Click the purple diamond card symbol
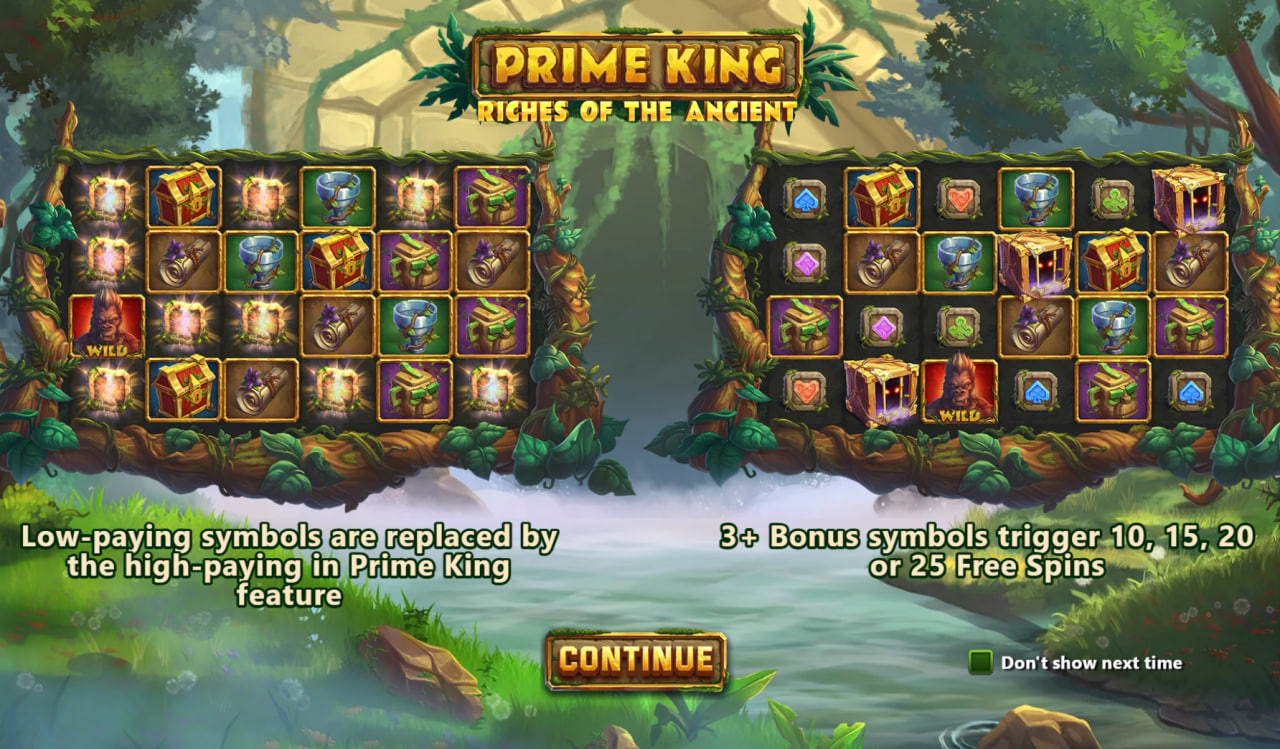This screenshot has height=749, width=1280. click(804, 262)
